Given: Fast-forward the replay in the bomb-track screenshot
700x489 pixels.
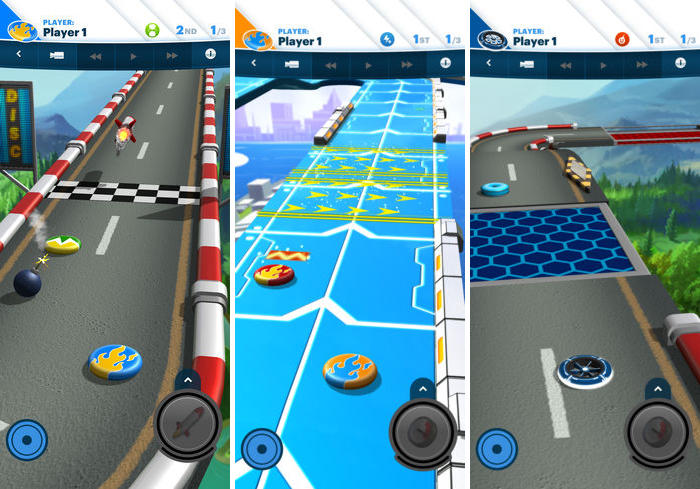Looking at the screenshot, I should coord(171,57).
